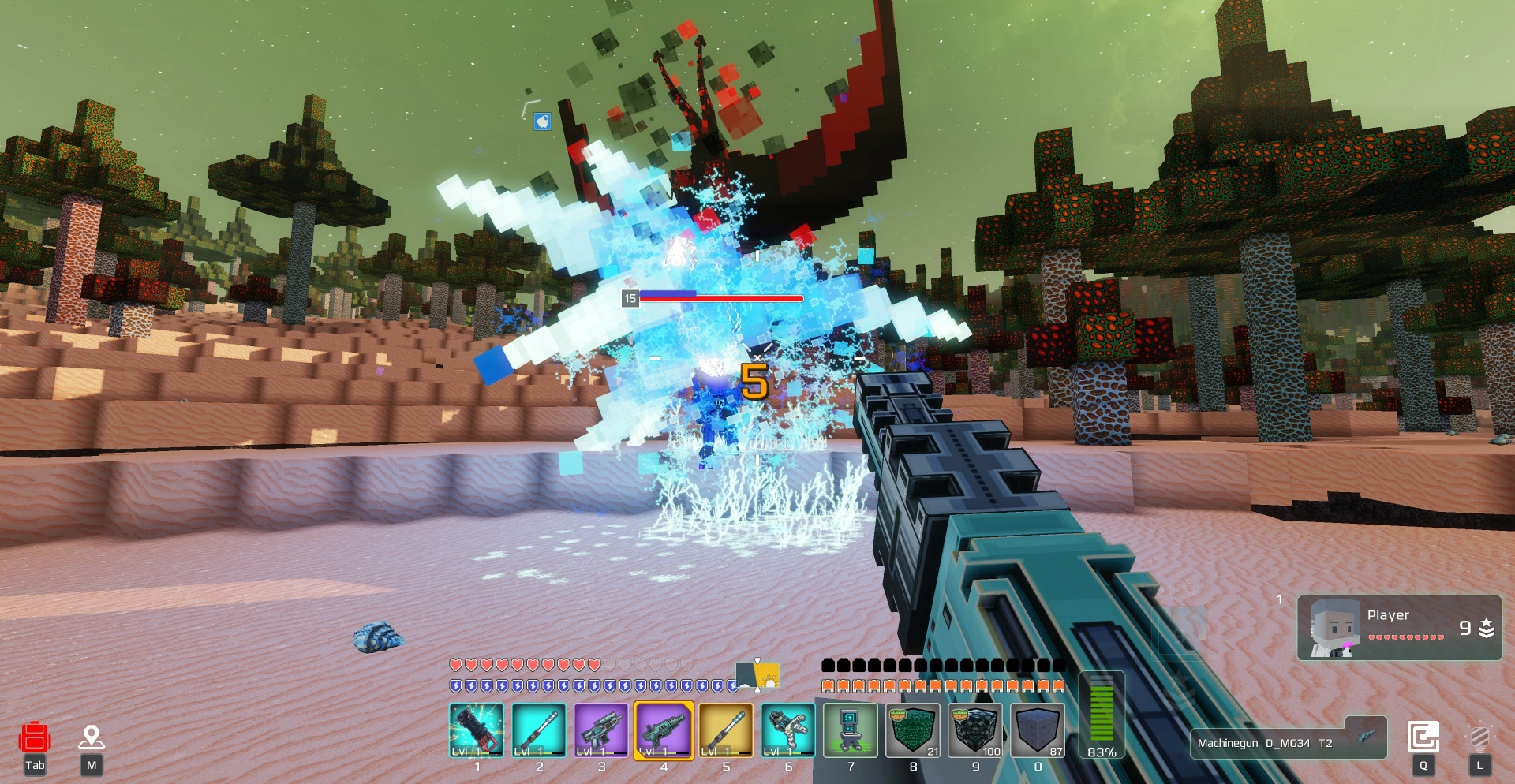Pick the green block stack of 21
The width and height of the screenshot is (1515, 784).
pyautogui.click(x=913, y=730)
